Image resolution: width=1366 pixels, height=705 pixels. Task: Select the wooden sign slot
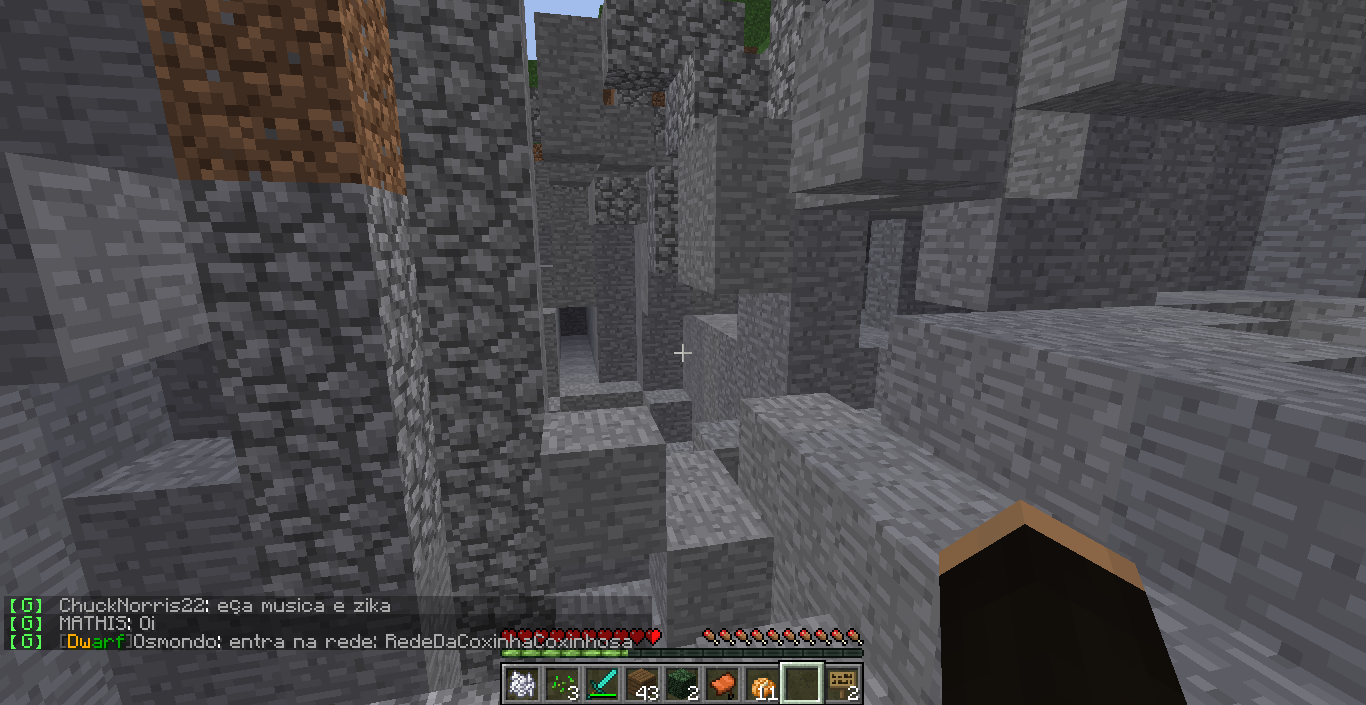coord(843,684)
